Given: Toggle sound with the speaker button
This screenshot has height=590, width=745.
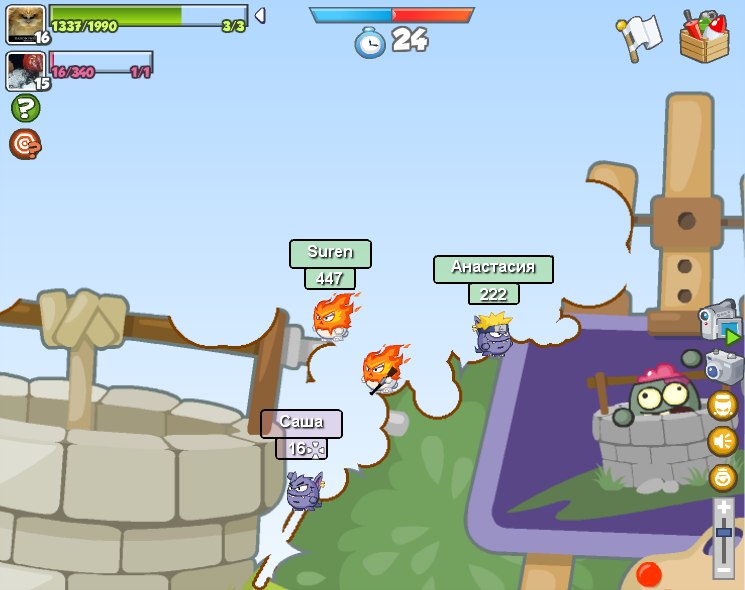Looking at the screenshot, I should [x=723, y=440].
